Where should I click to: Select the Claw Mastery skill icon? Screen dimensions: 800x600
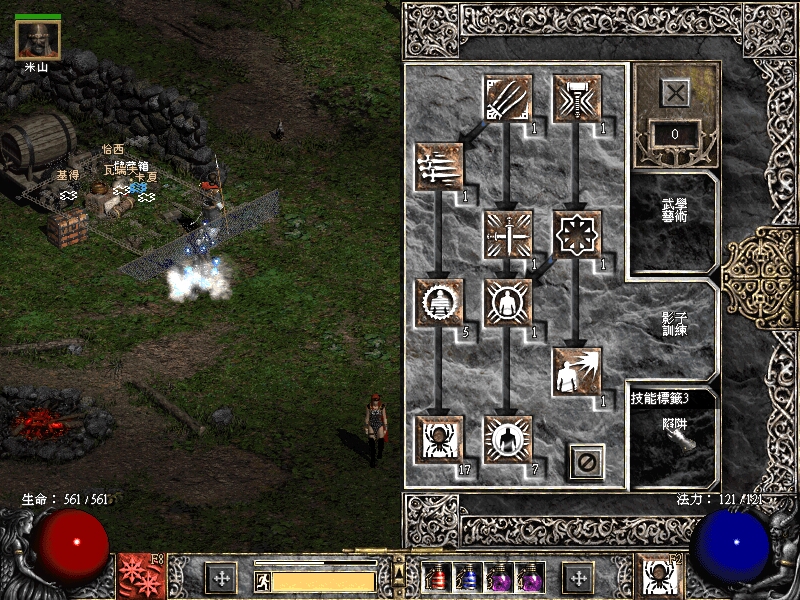pyautogui.click(x=508, y=98)
